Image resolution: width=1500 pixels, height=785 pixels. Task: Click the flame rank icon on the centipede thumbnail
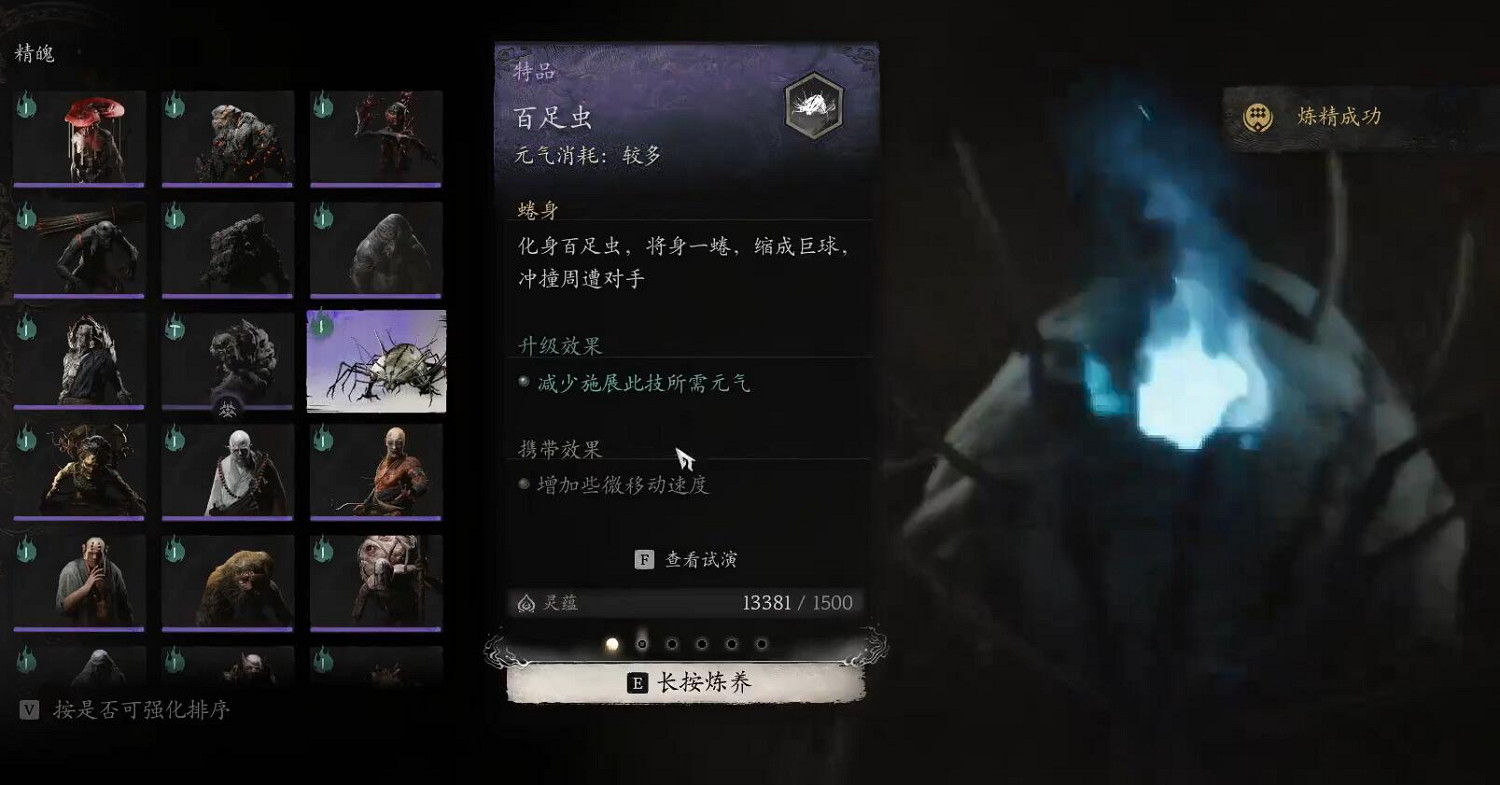[319, 324]
